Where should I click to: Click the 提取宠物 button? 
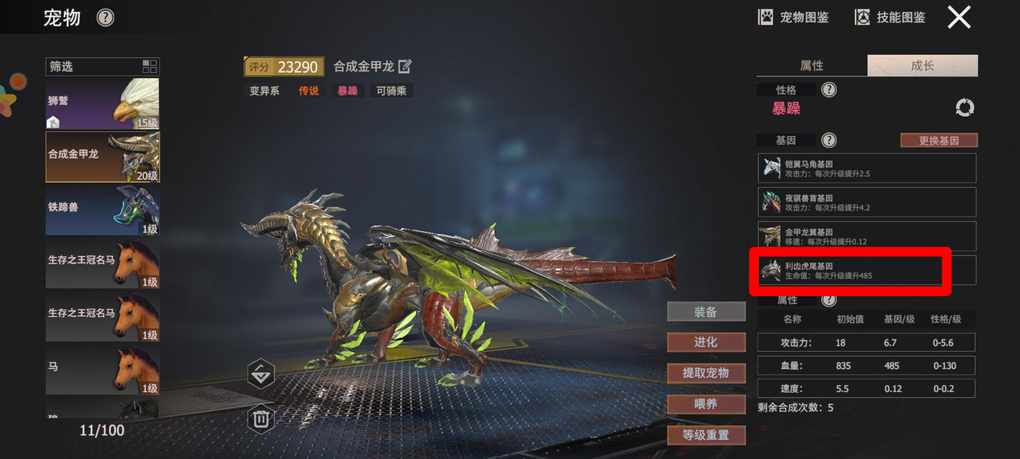tap(706, 373)
